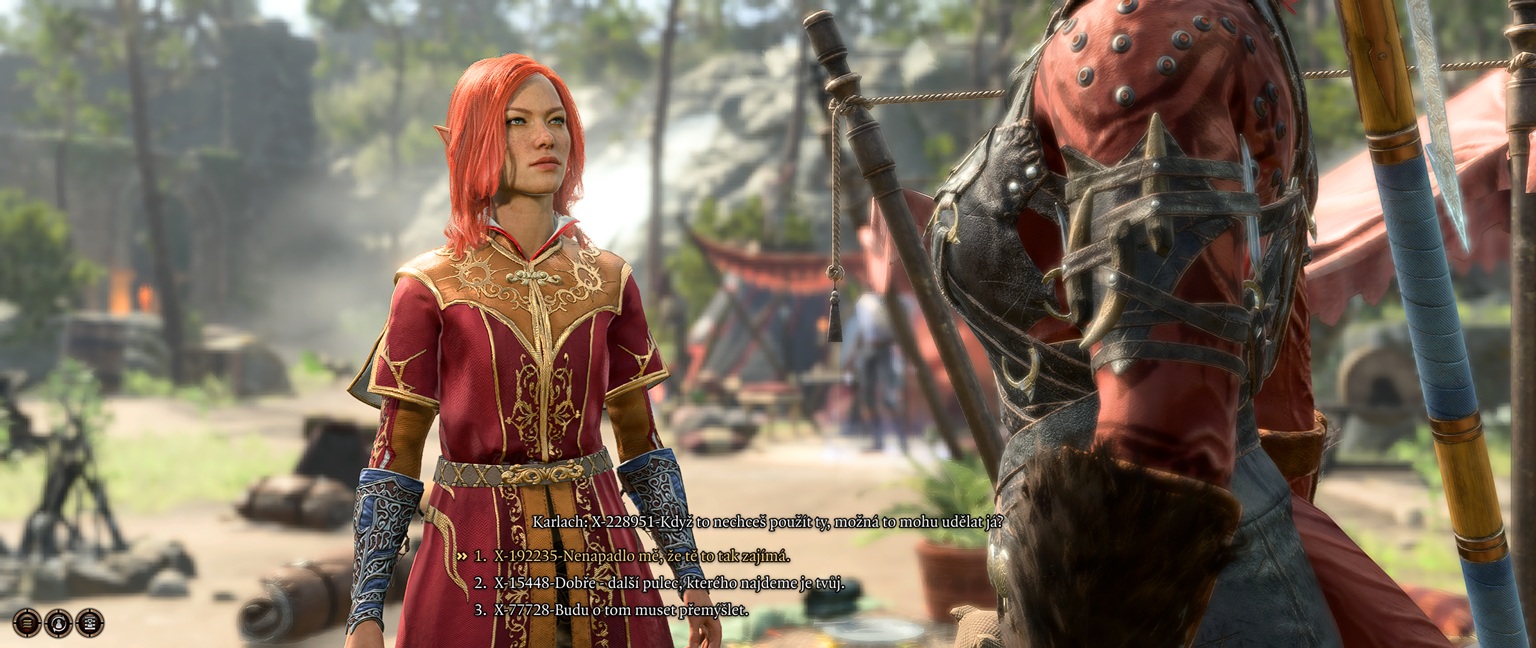Image resolution: width=1536 pixels, height=648 pixels.
Task: Pick reply "Budu o tom muset přemýšlet"
Action: 621,608
